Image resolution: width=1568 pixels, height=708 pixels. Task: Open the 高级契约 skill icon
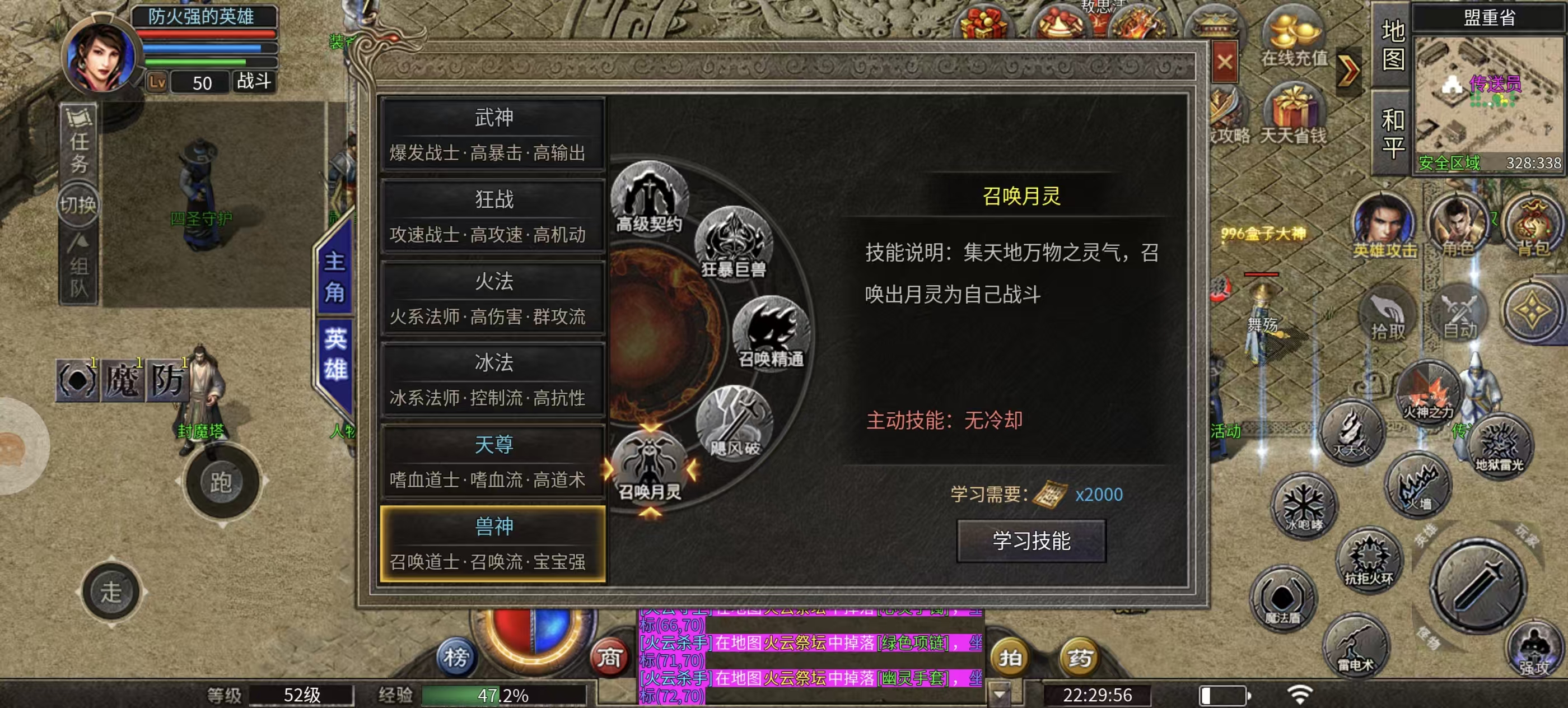pos(649,195)
